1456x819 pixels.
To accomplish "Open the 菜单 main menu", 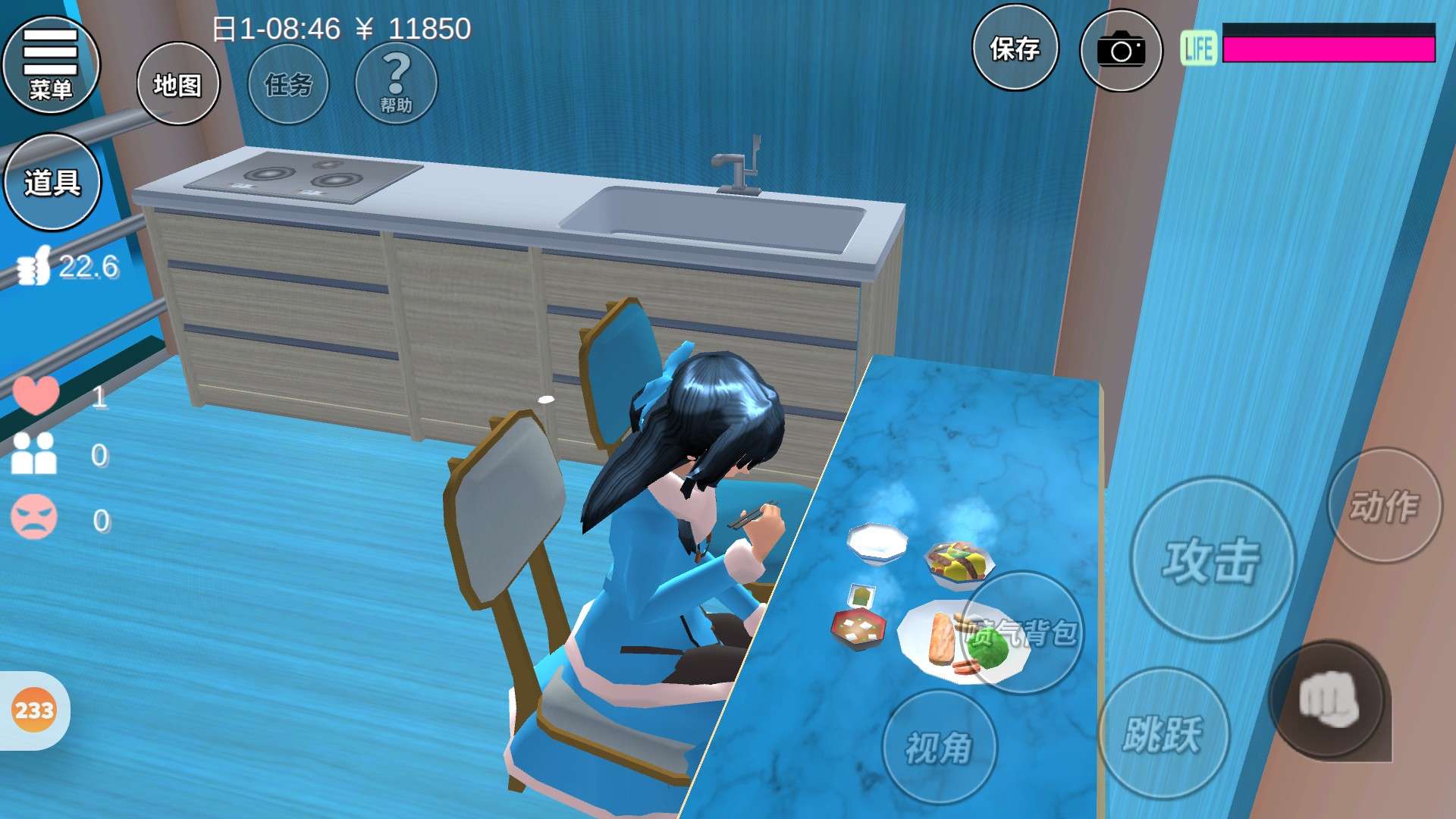I will (x=51, y=65).
